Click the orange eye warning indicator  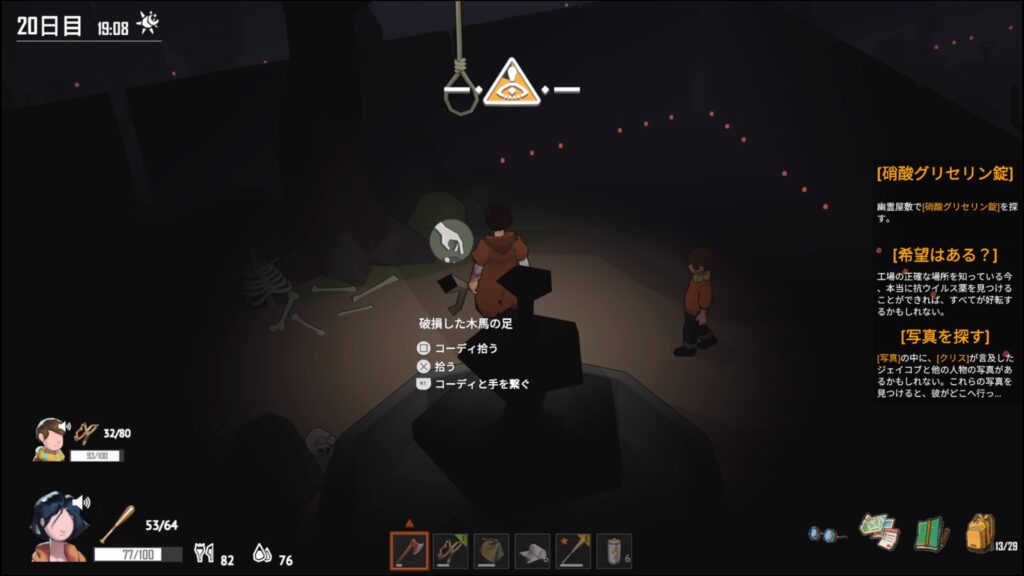[511, 84]
